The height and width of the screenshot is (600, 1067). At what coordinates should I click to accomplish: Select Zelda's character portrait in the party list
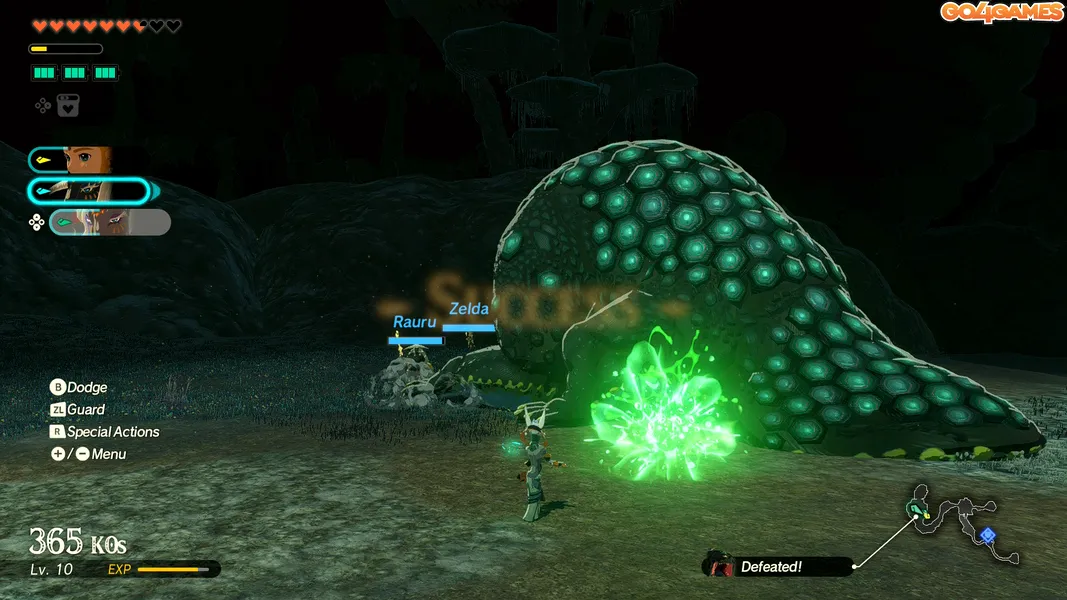(86, 160)
